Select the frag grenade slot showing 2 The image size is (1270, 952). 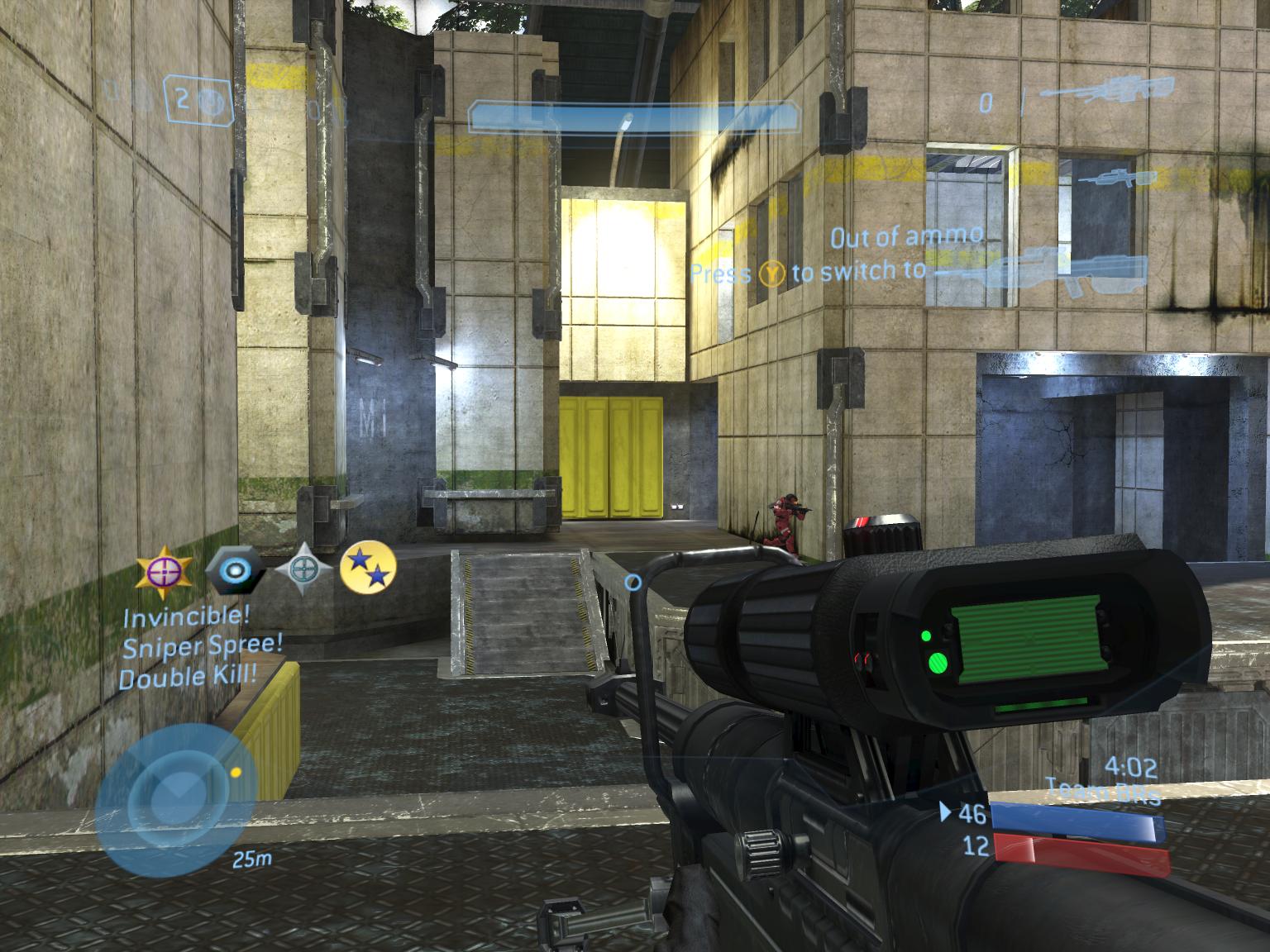tap(198, 101)
